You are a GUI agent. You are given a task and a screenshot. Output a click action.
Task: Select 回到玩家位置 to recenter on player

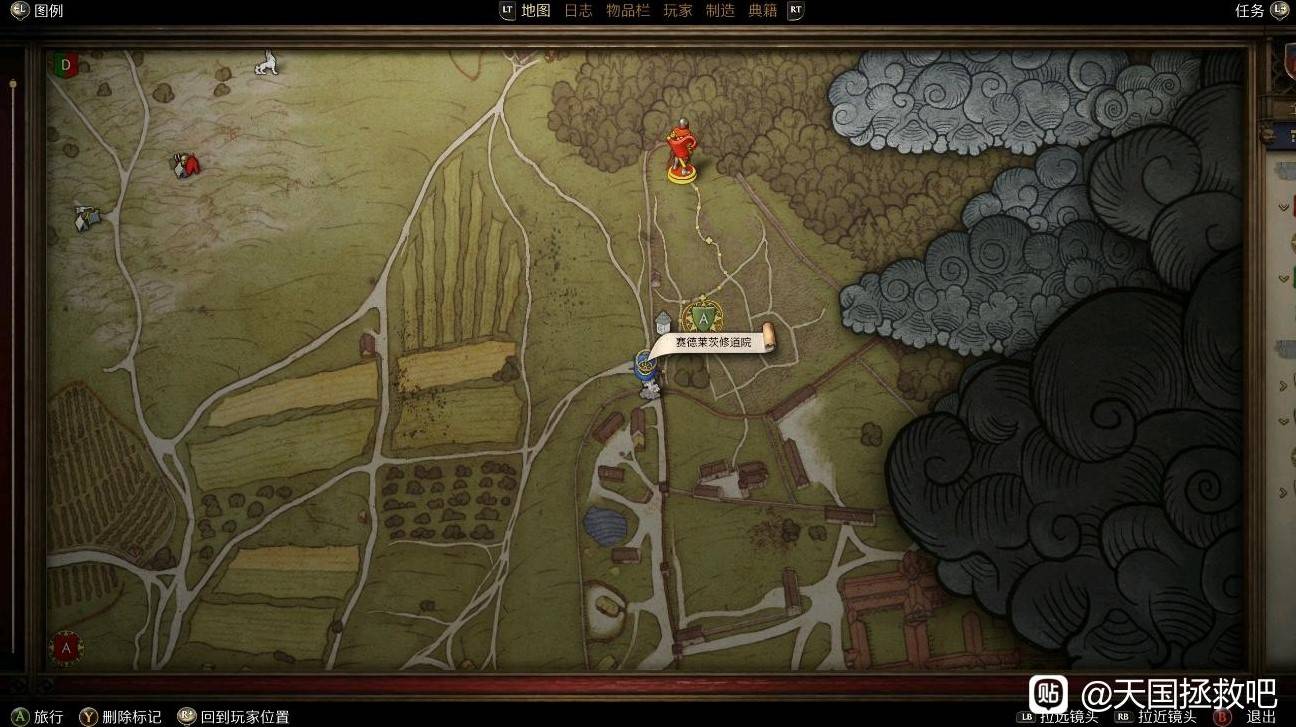pos(244,716)
